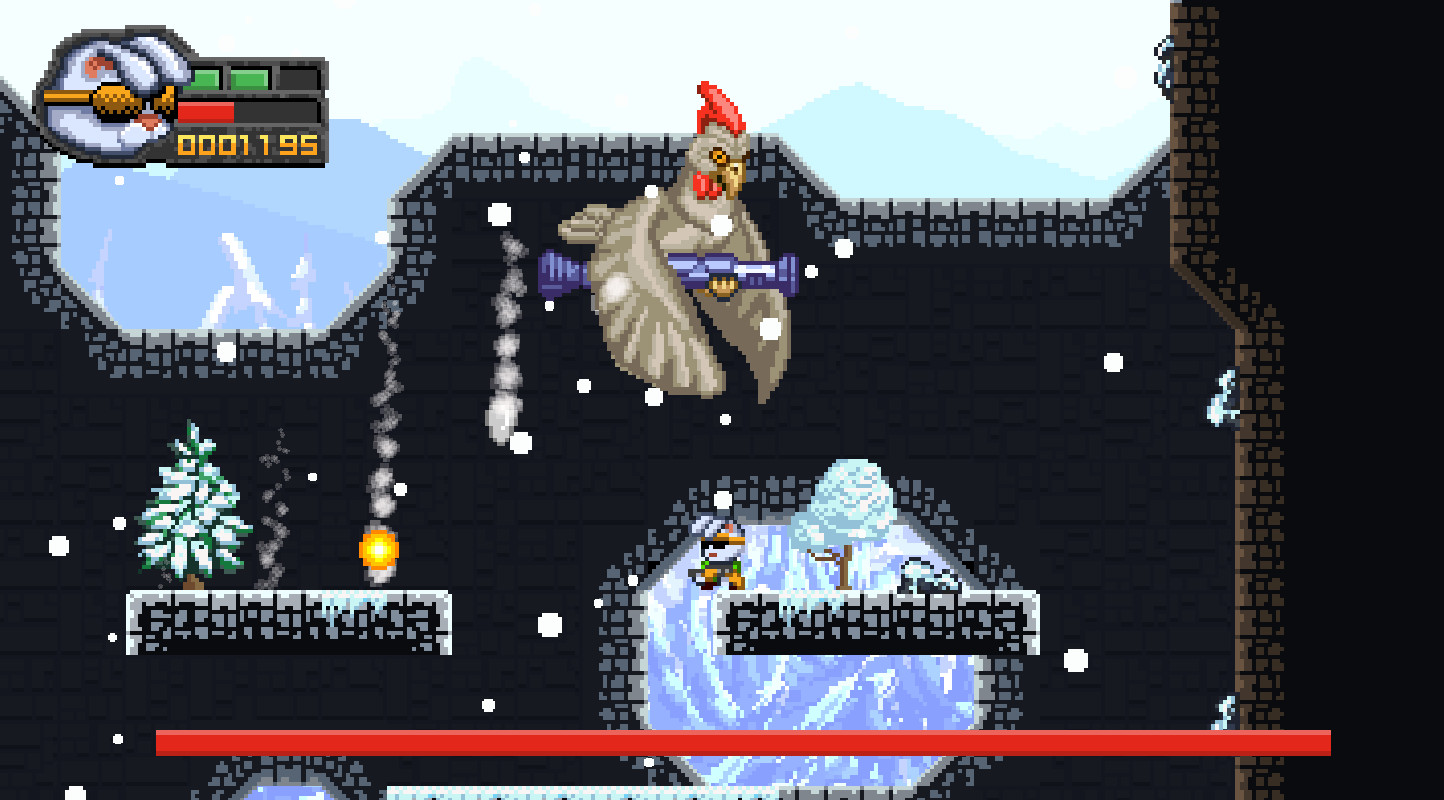This screenshot has width=1444, height=800.
Task: Click the score counter reading 0001195
Action: pyautogui.click(x=248, y=147)
